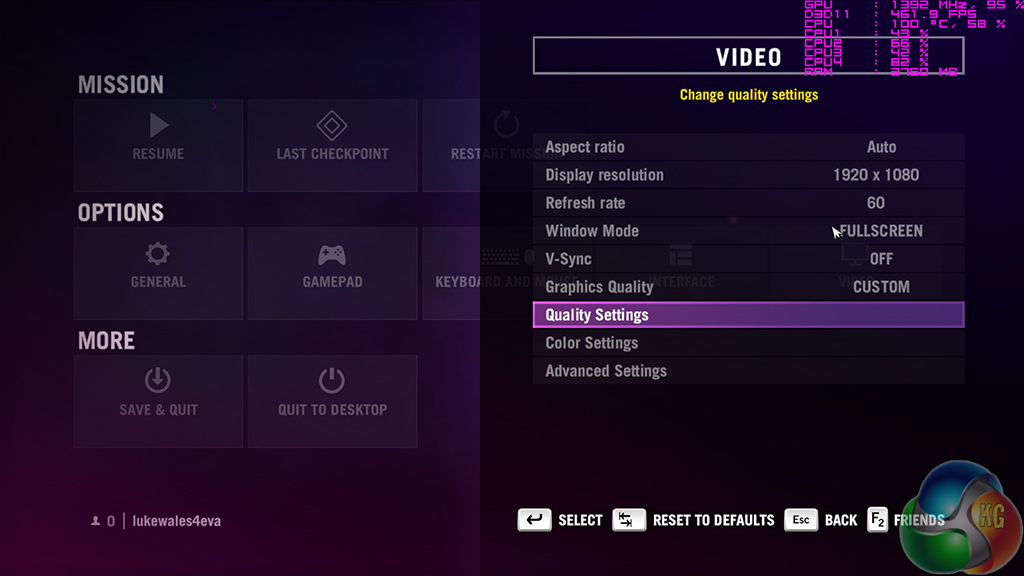The image size is (1024, 576).
Task: Switch the Window Mode setting
Action: pos(748,231)
